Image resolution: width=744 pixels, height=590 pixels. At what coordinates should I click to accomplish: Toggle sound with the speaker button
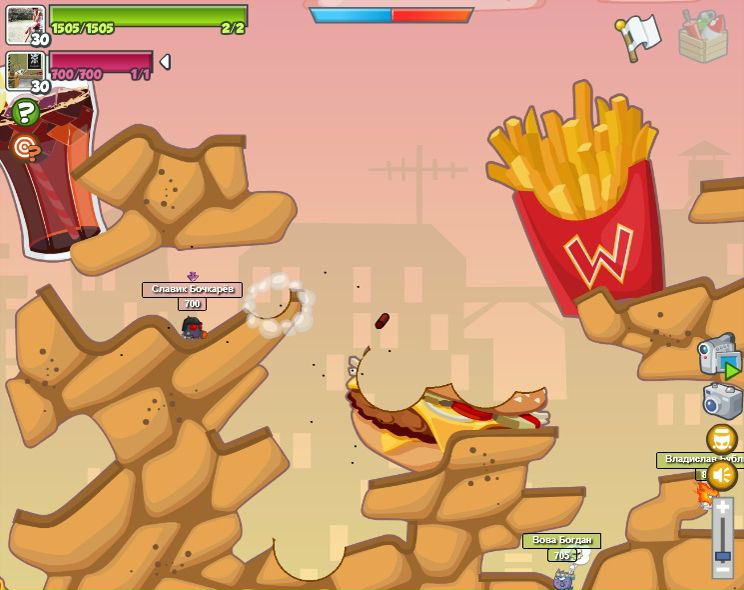(721, 475)
